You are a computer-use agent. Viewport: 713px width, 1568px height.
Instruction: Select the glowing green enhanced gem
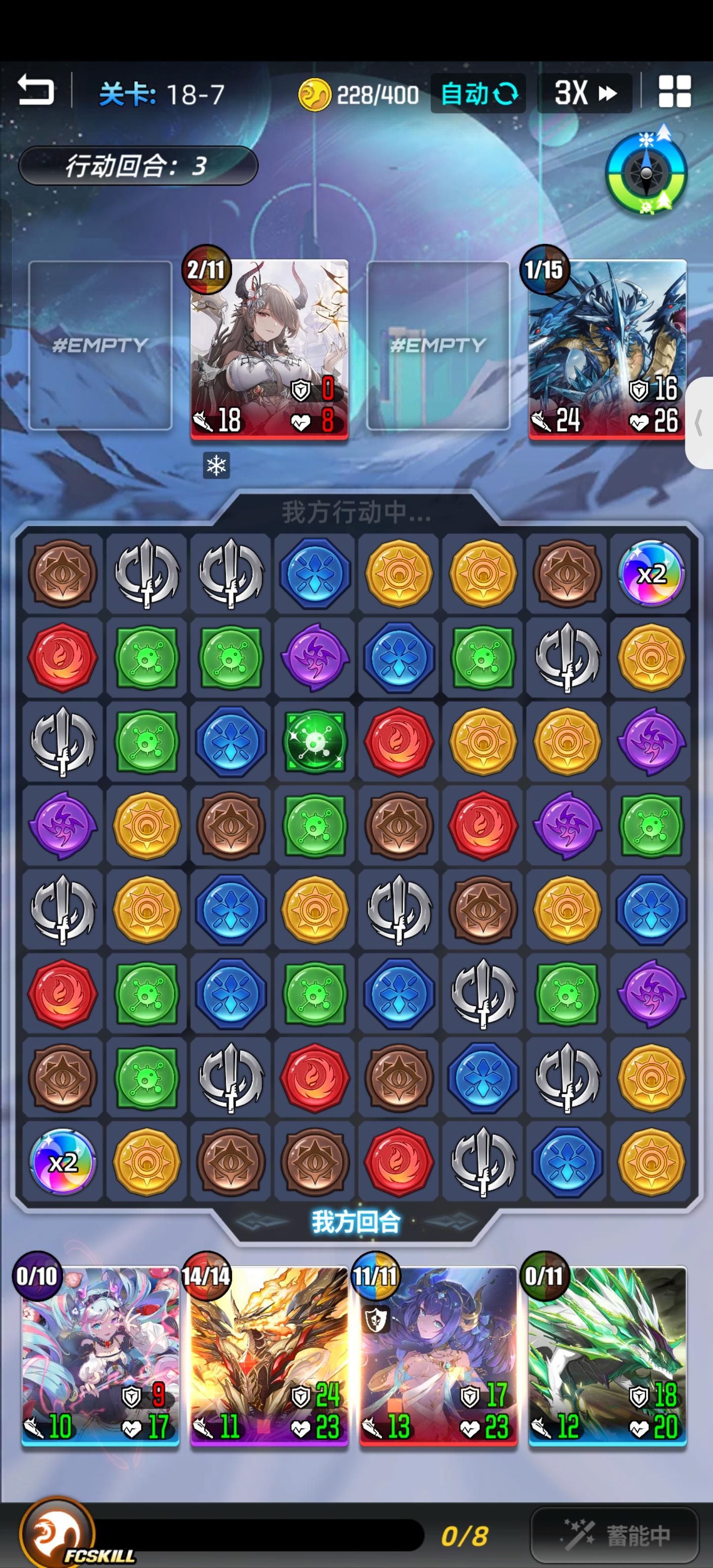314,742
